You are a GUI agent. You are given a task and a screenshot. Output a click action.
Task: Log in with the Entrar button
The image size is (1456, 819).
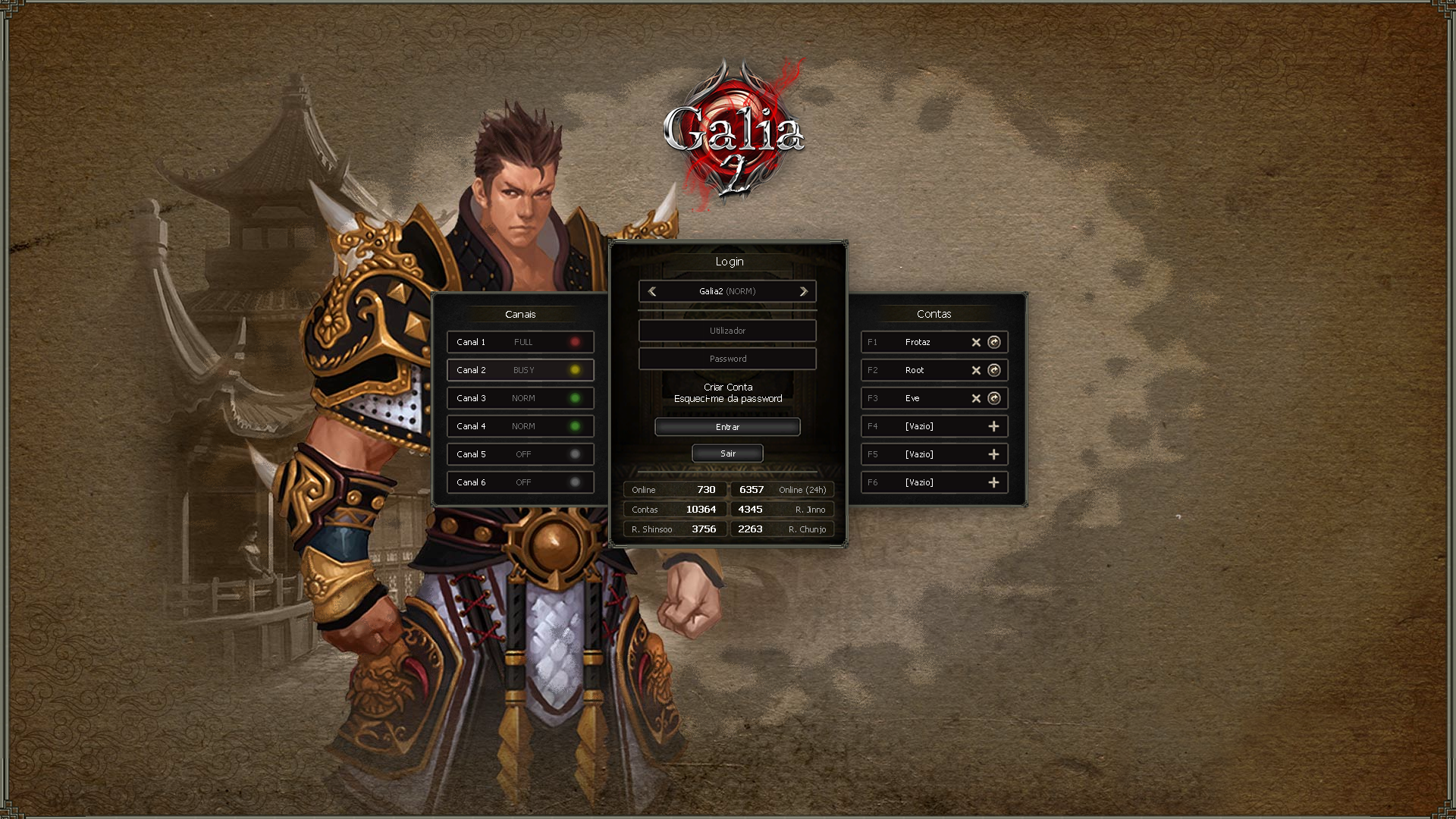(x=727, y=427)
